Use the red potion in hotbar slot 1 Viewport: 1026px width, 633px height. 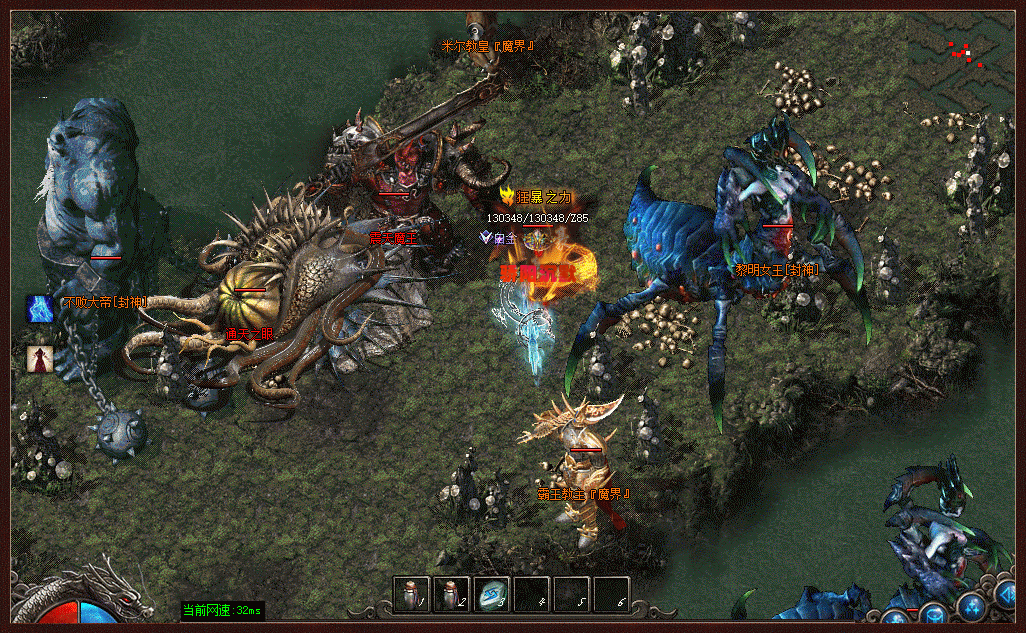pos(412,595)
